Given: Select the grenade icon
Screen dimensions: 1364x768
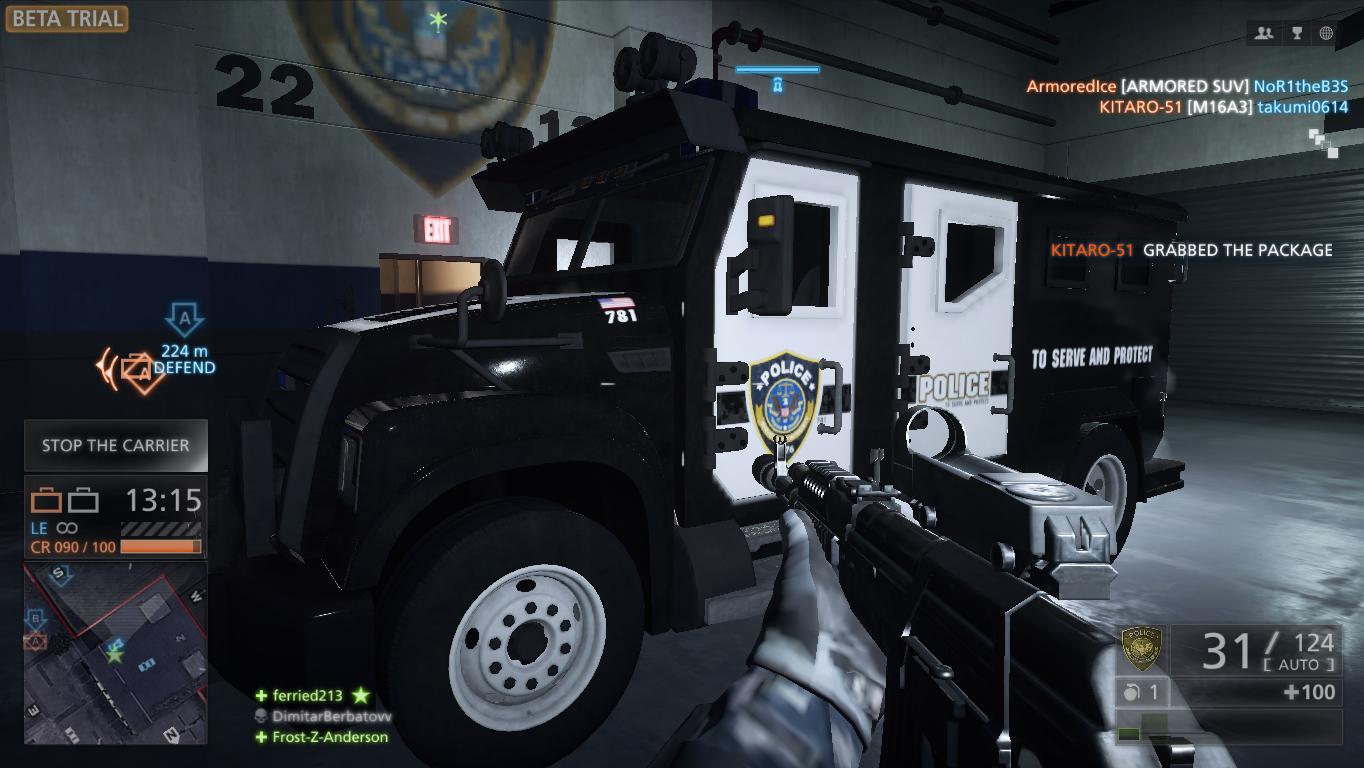Looking at the screenshot, I should [1131, 692].
